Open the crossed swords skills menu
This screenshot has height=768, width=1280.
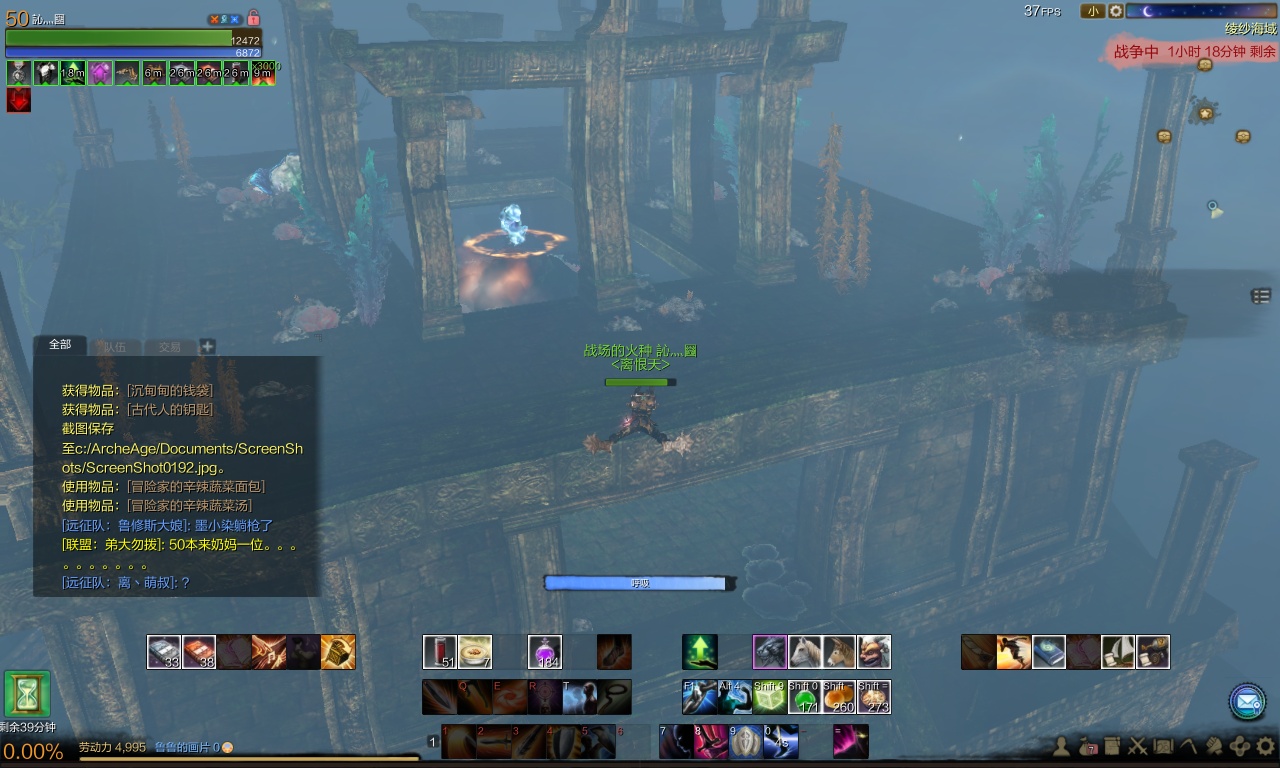point(1137,746)
